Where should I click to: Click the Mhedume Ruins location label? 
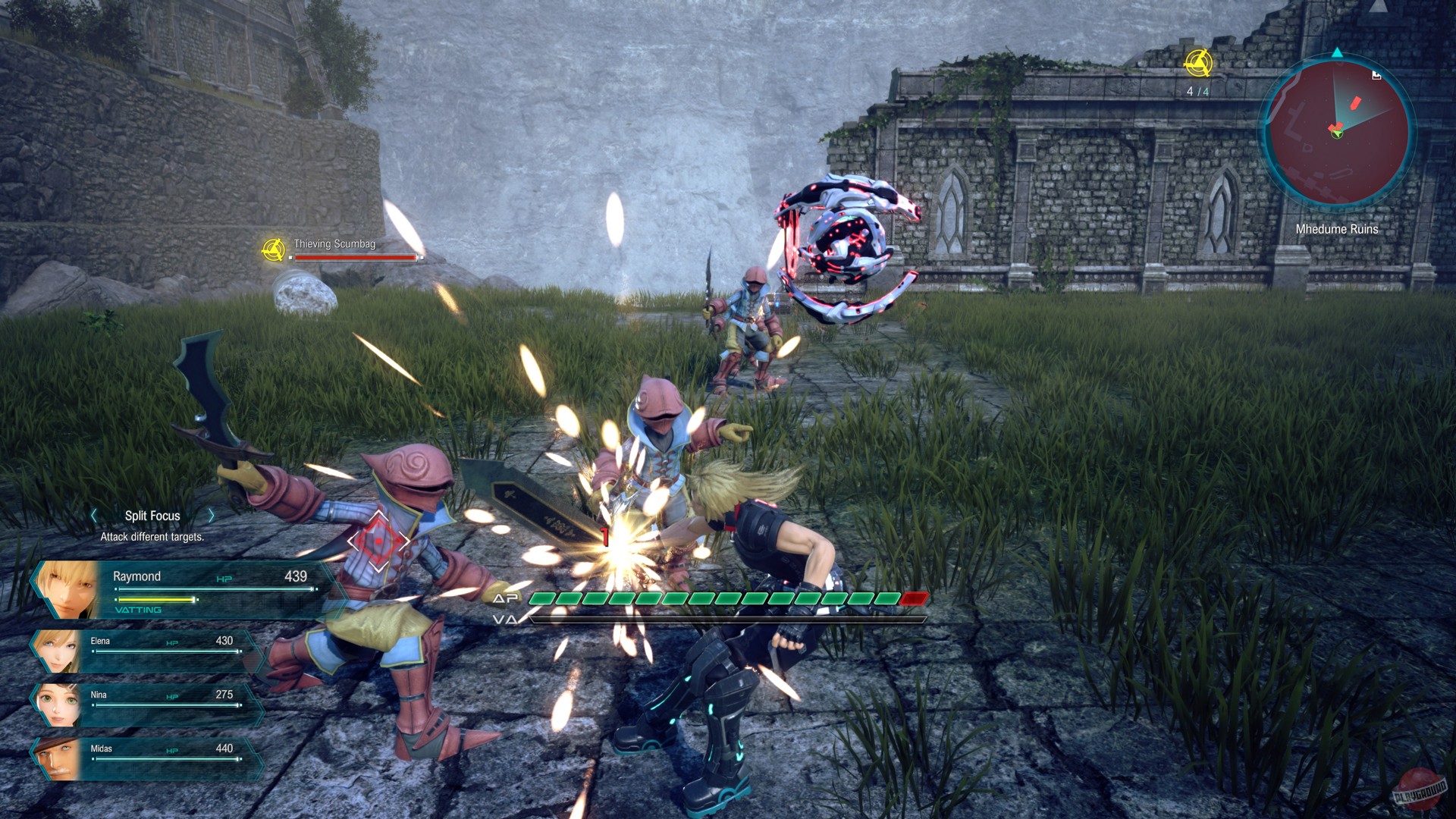[1337, 229]
